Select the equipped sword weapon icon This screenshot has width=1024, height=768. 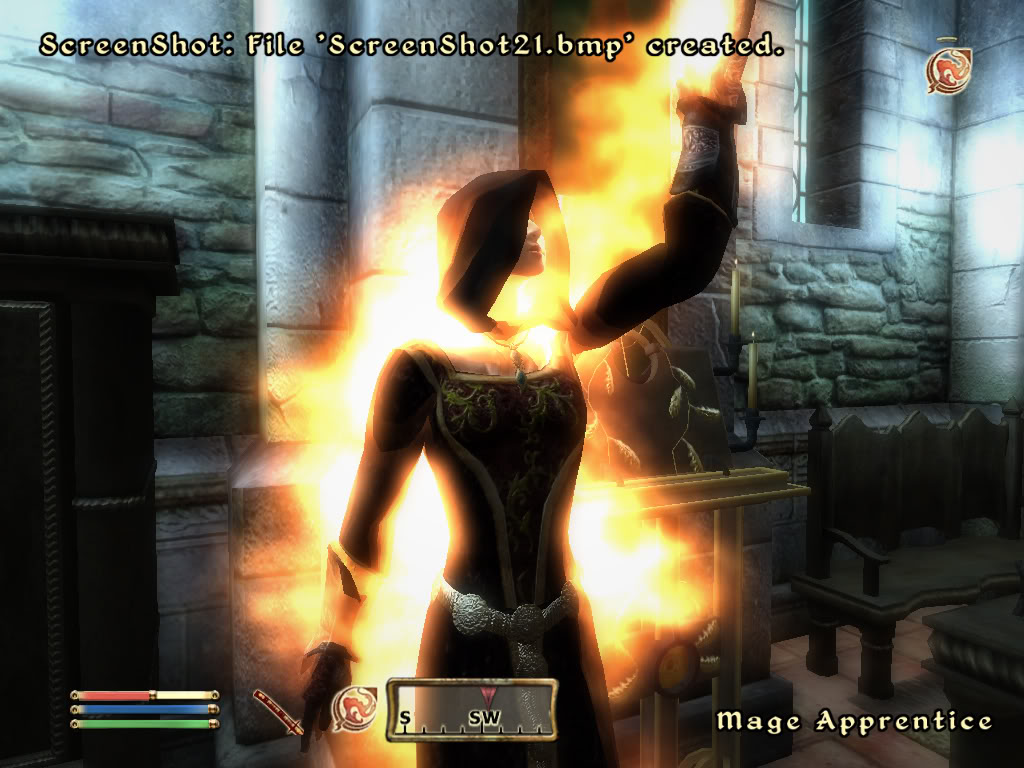[x=275, y=710]
